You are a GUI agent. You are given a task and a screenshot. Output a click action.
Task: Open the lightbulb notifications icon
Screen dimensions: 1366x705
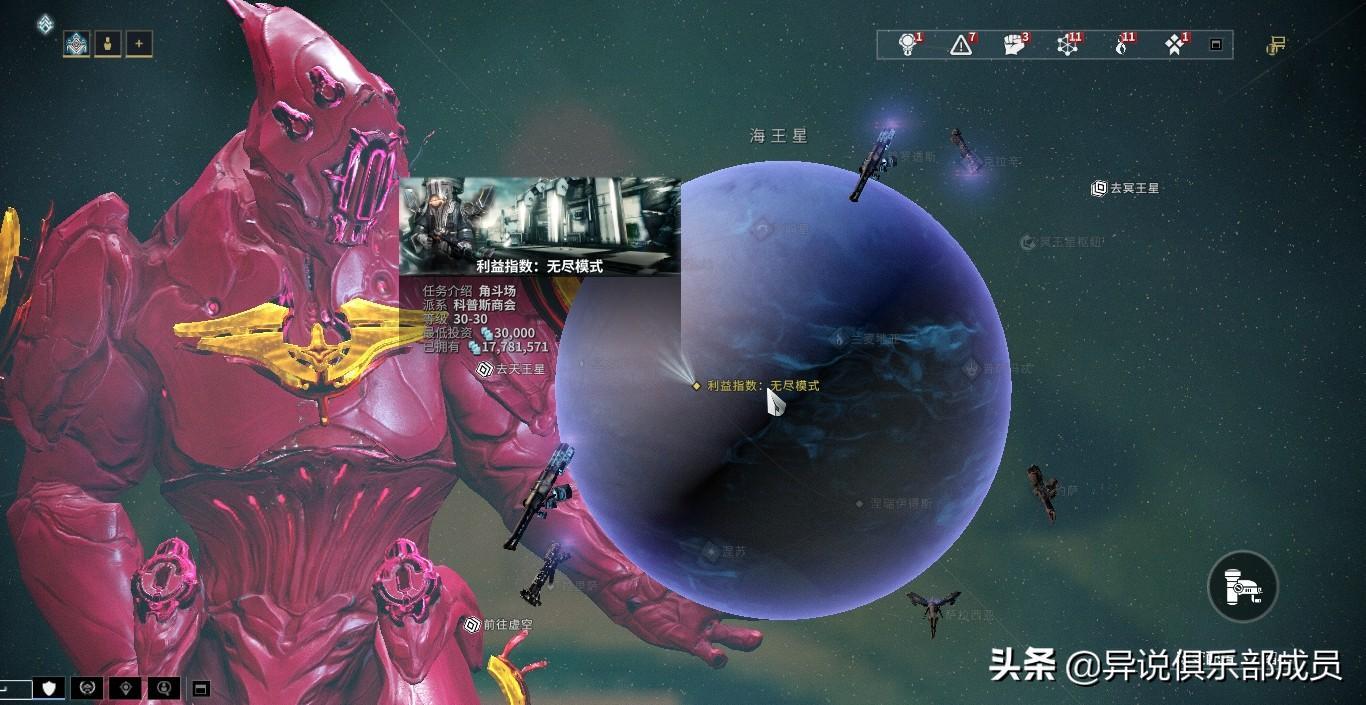(908, 44)
